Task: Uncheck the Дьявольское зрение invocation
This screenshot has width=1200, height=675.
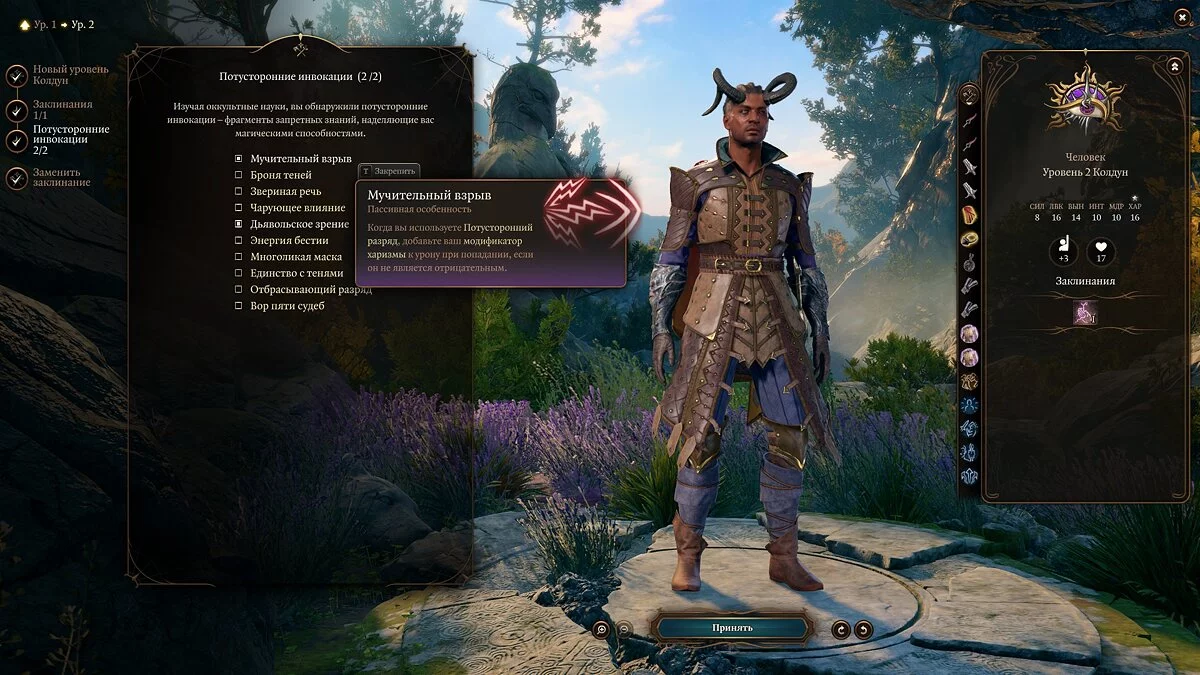Action: click(x=239, y=224)
